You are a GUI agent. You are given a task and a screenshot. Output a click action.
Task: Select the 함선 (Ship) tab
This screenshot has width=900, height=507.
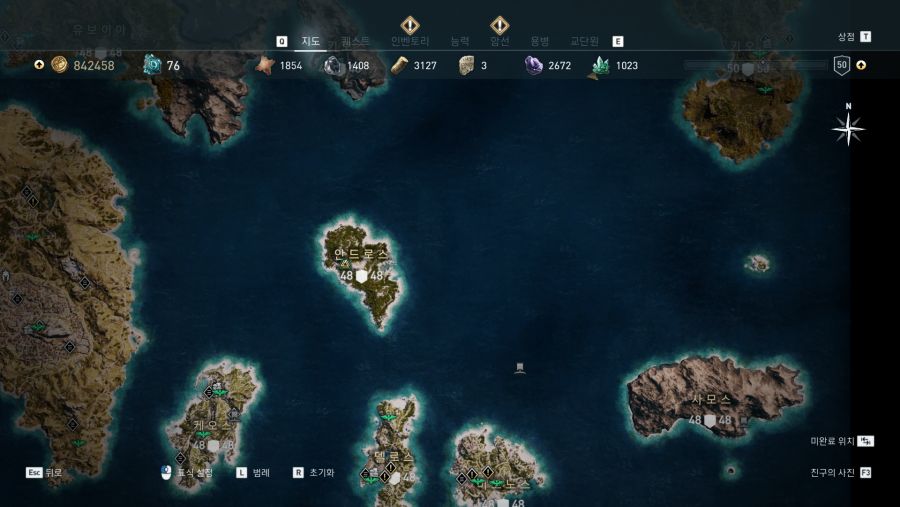pos(499,41)
